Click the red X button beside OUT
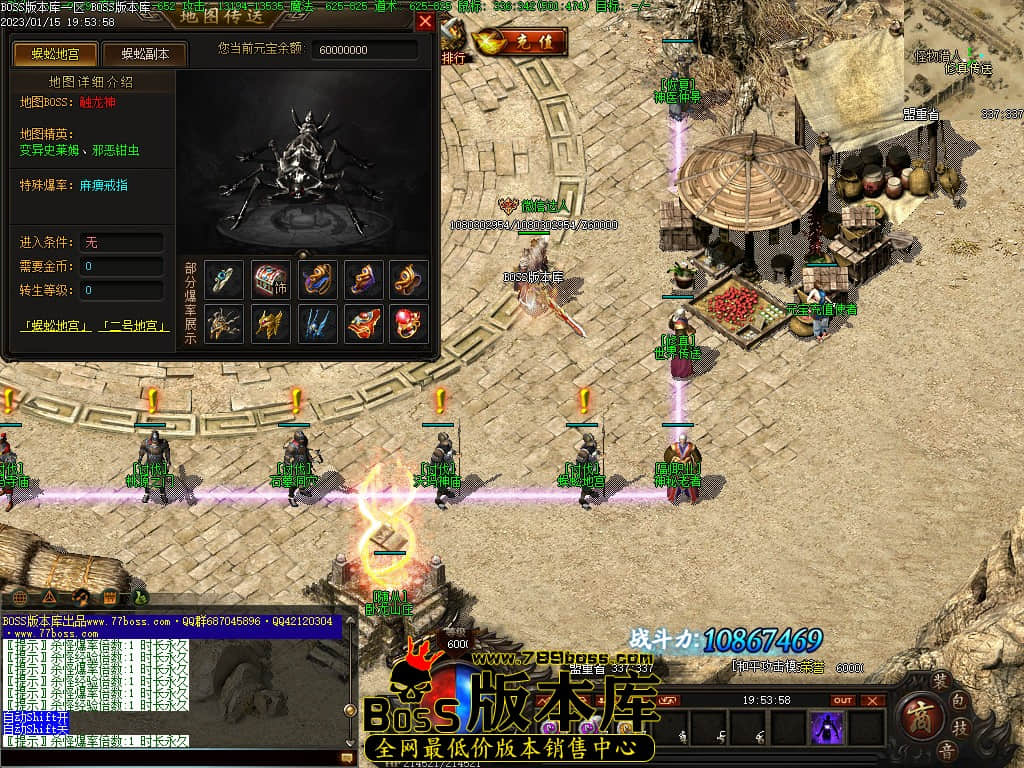Viewport: 1024px width, 768px height. click(x=873, y=700)
